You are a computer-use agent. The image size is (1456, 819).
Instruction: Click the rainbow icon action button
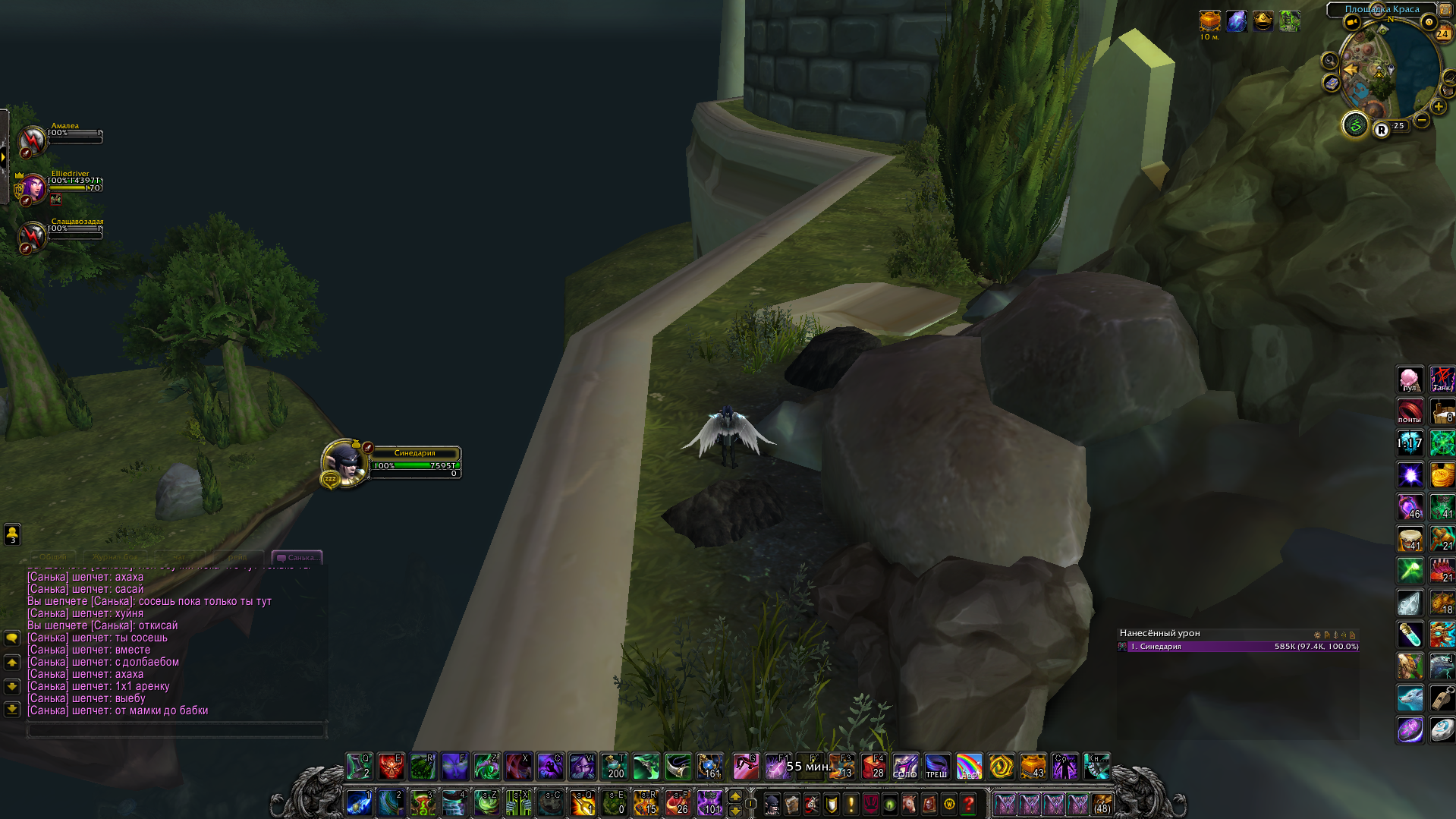(x=969, y=767)
